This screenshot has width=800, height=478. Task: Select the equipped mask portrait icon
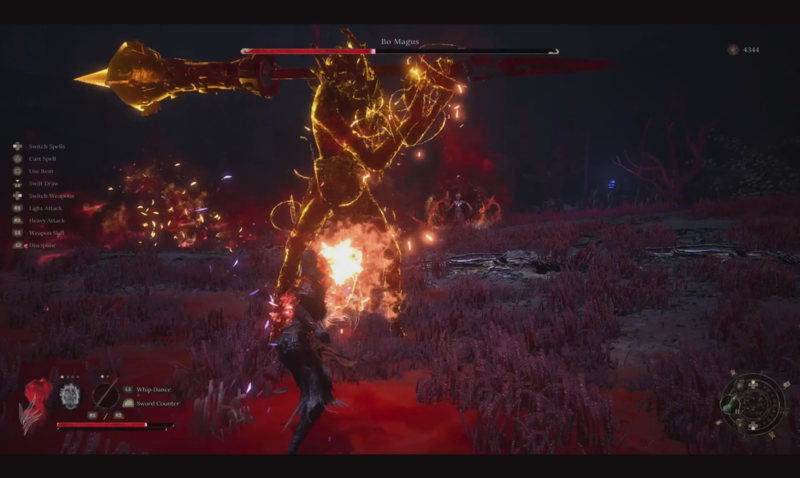68,395
